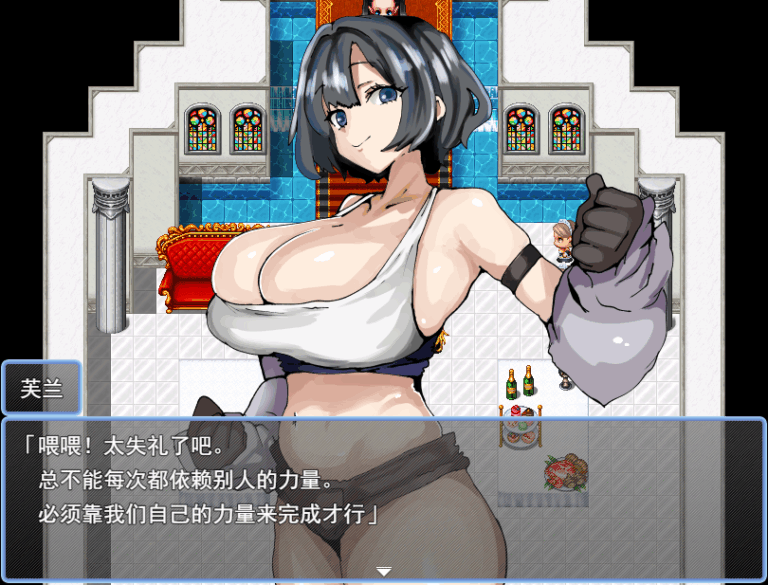Advance dialogue with the white down arrow
Viewport: 768px width, 585px height.
click(x=383, y=571)
